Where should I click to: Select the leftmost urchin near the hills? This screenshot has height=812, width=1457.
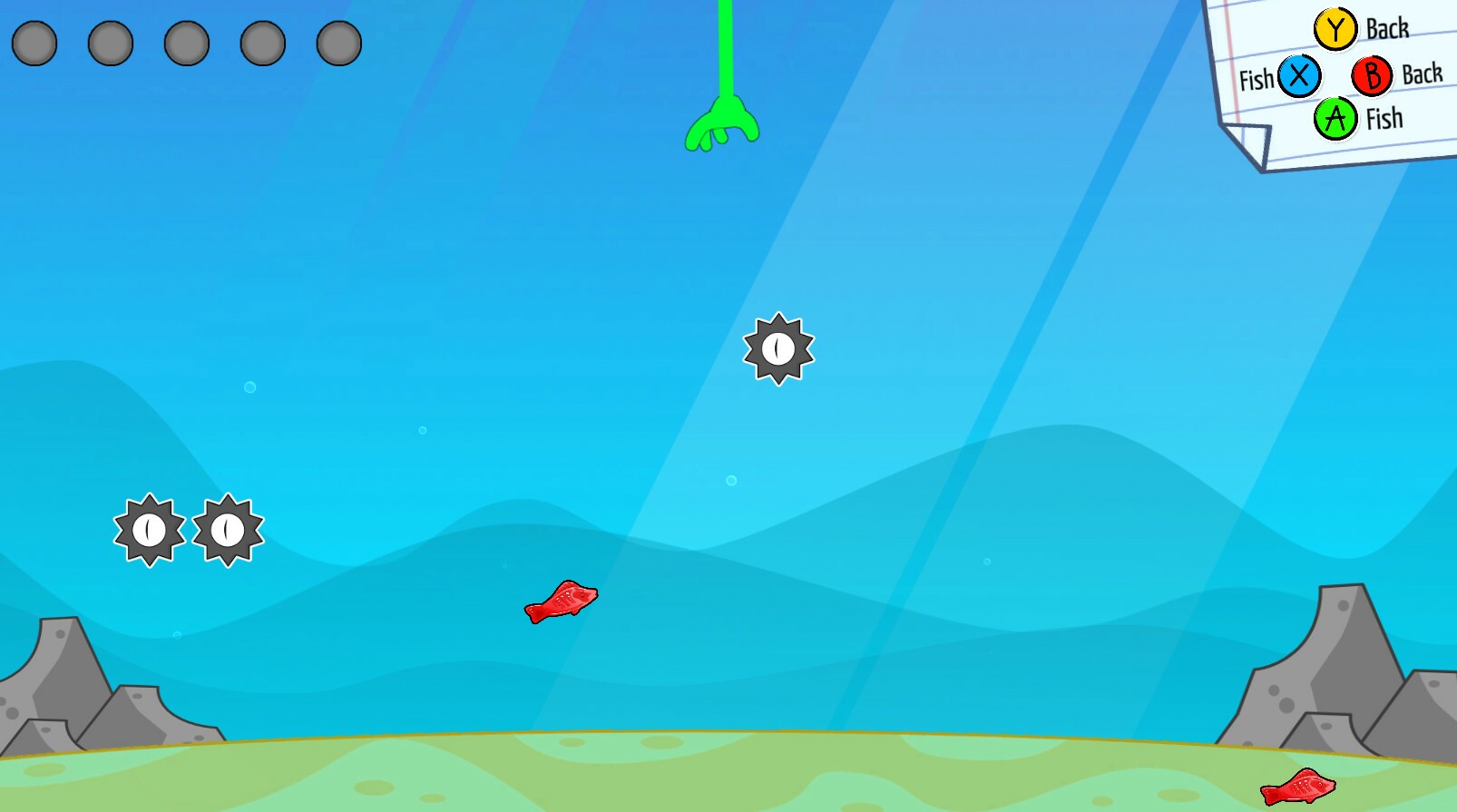point(148,531)
